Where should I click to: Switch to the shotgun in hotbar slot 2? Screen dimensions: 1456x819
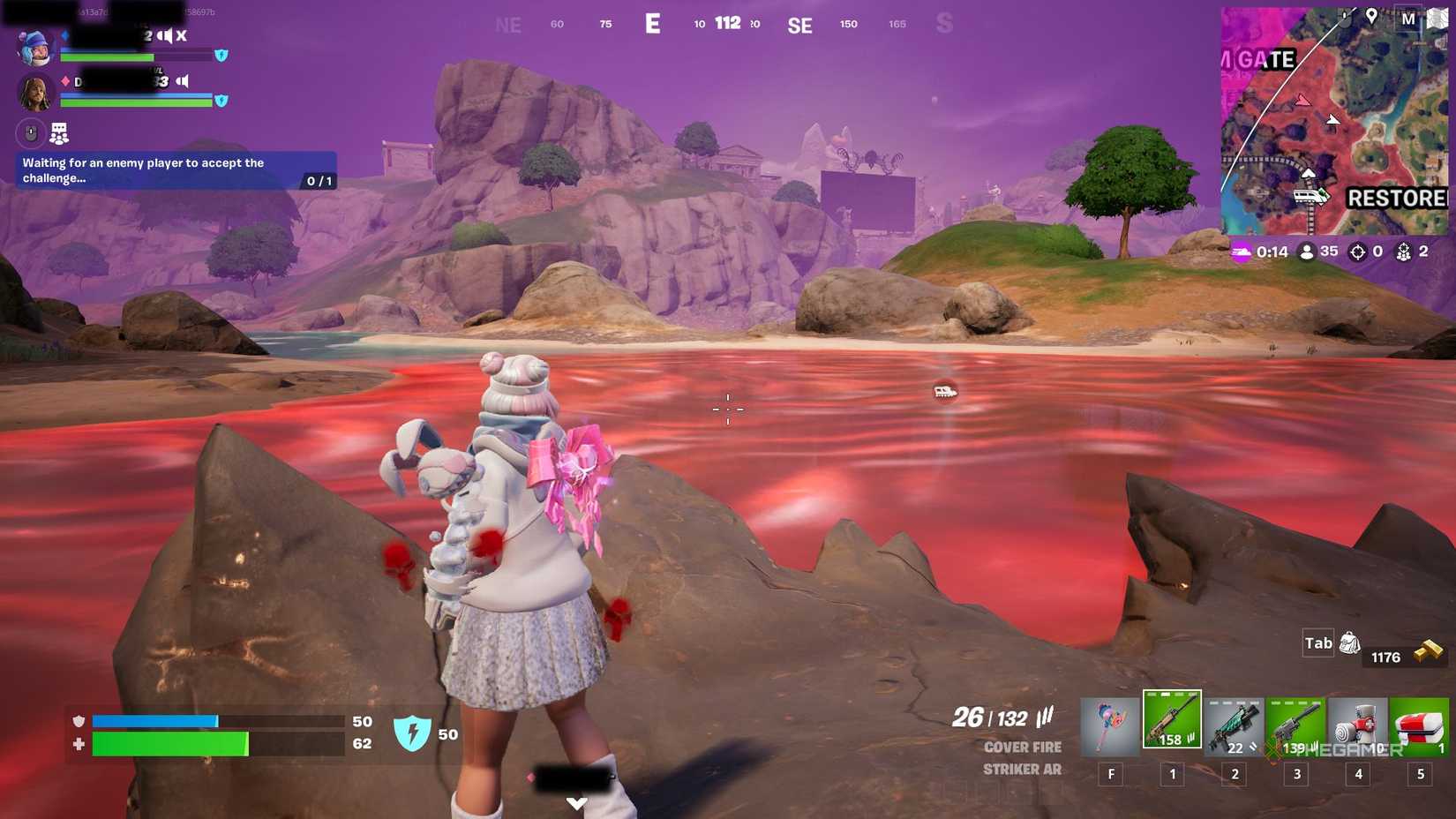(x=1235, y=722)
